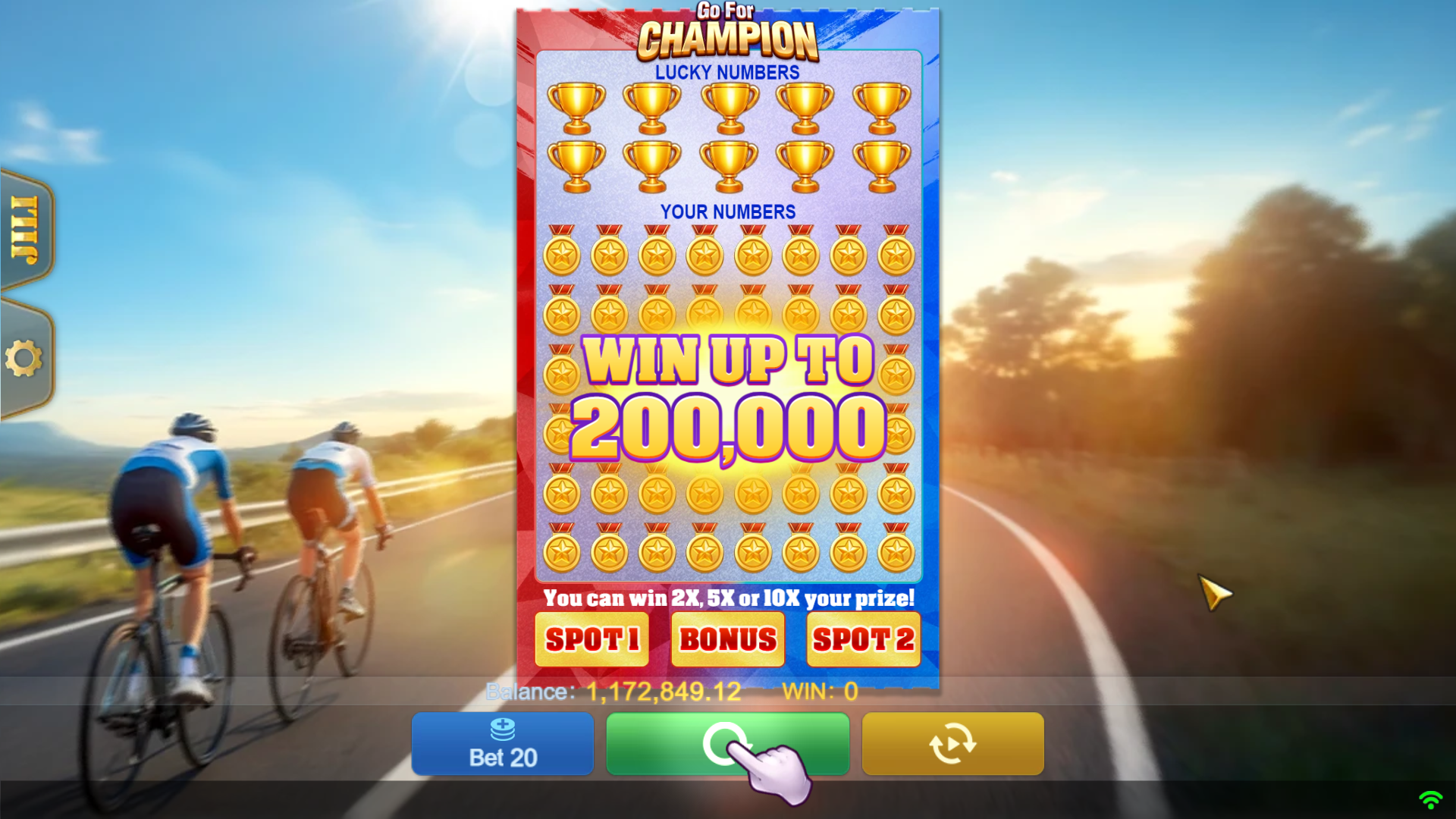Start auto-play with the yellow rotating arrows icon
Viewport: 1456px width, 819px height.
pyautogui.click(x=954, y=744)
